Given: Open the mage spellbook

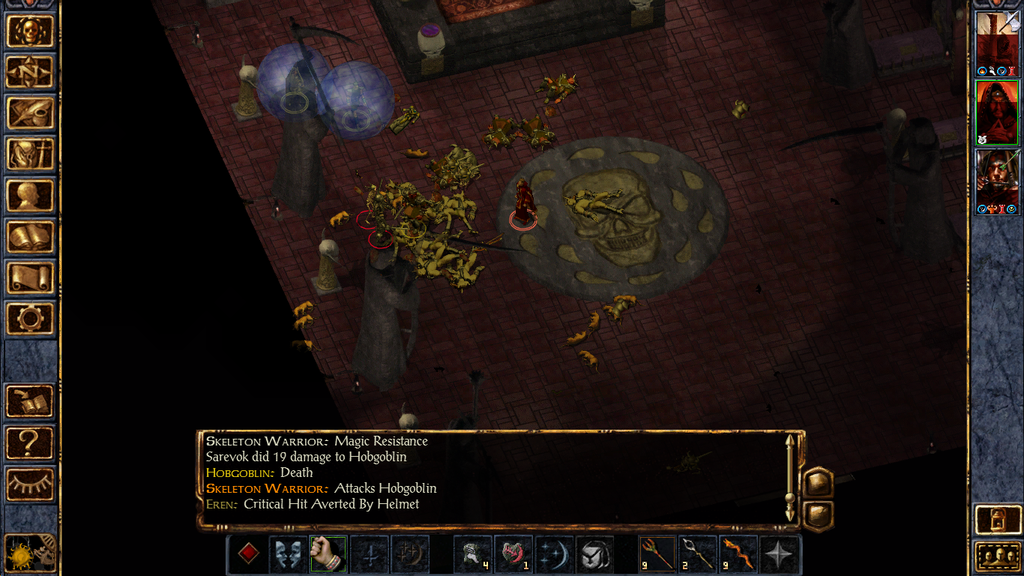Looking at the screenshot, I should 30,237.
